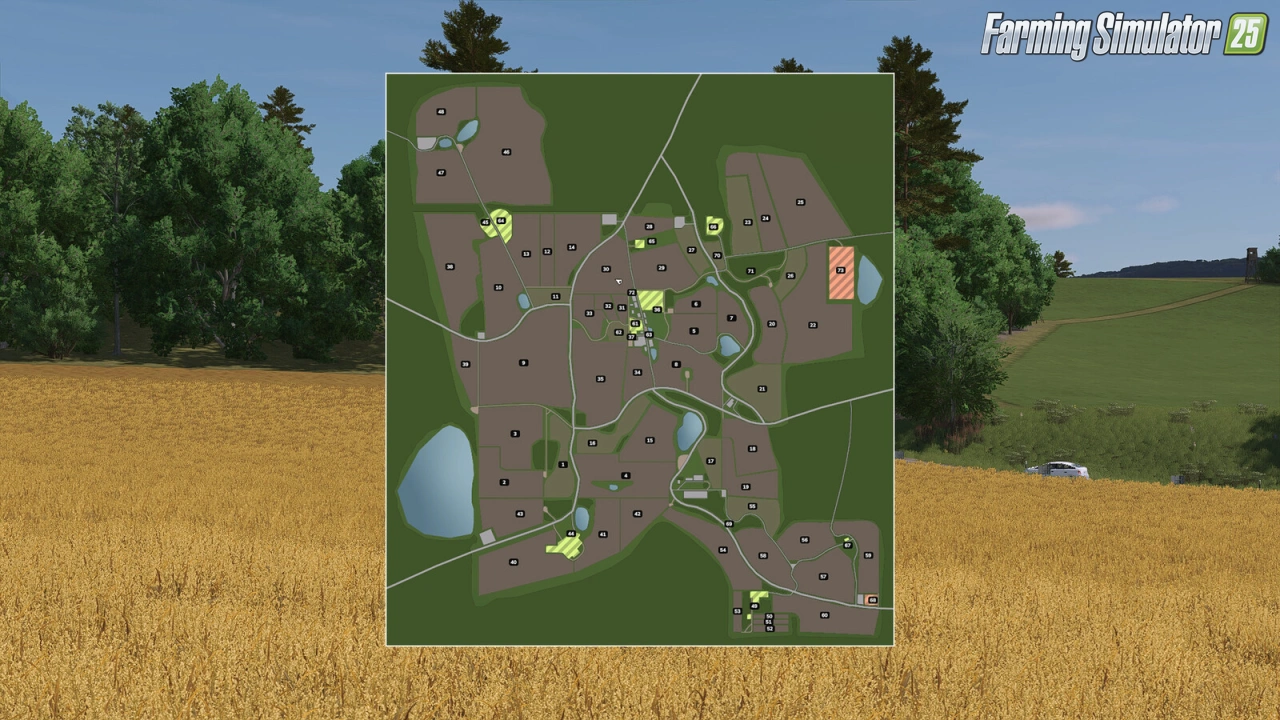
Task: Select field 47 on the farmland map
Action: click(441, 172)
